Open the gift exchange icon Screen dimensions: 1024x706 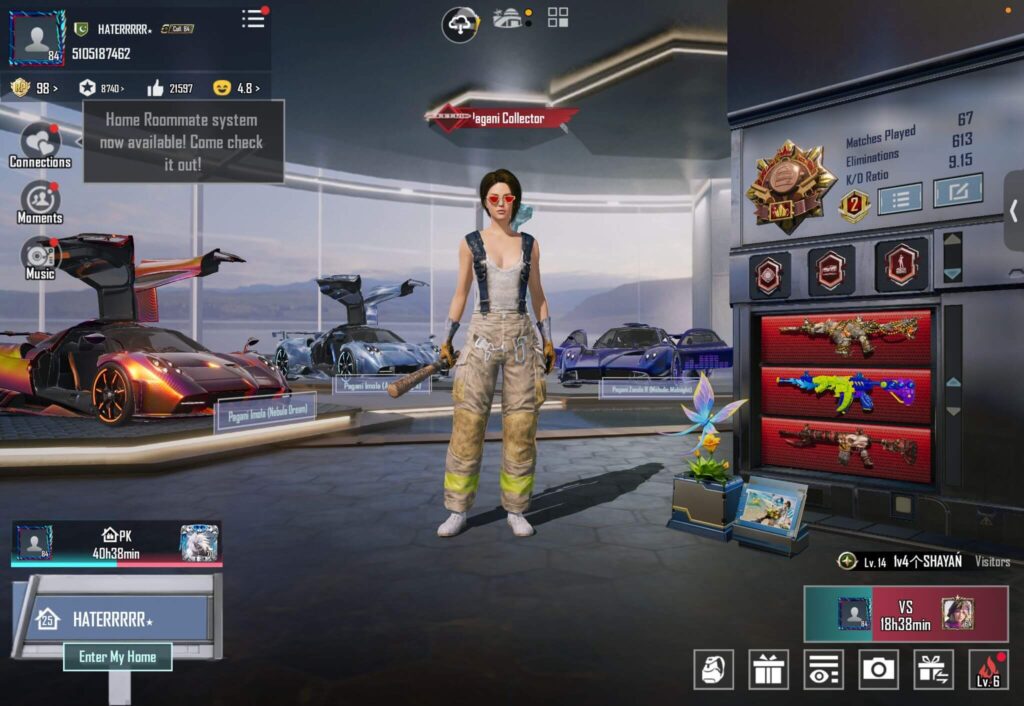(x=934, y=669)
